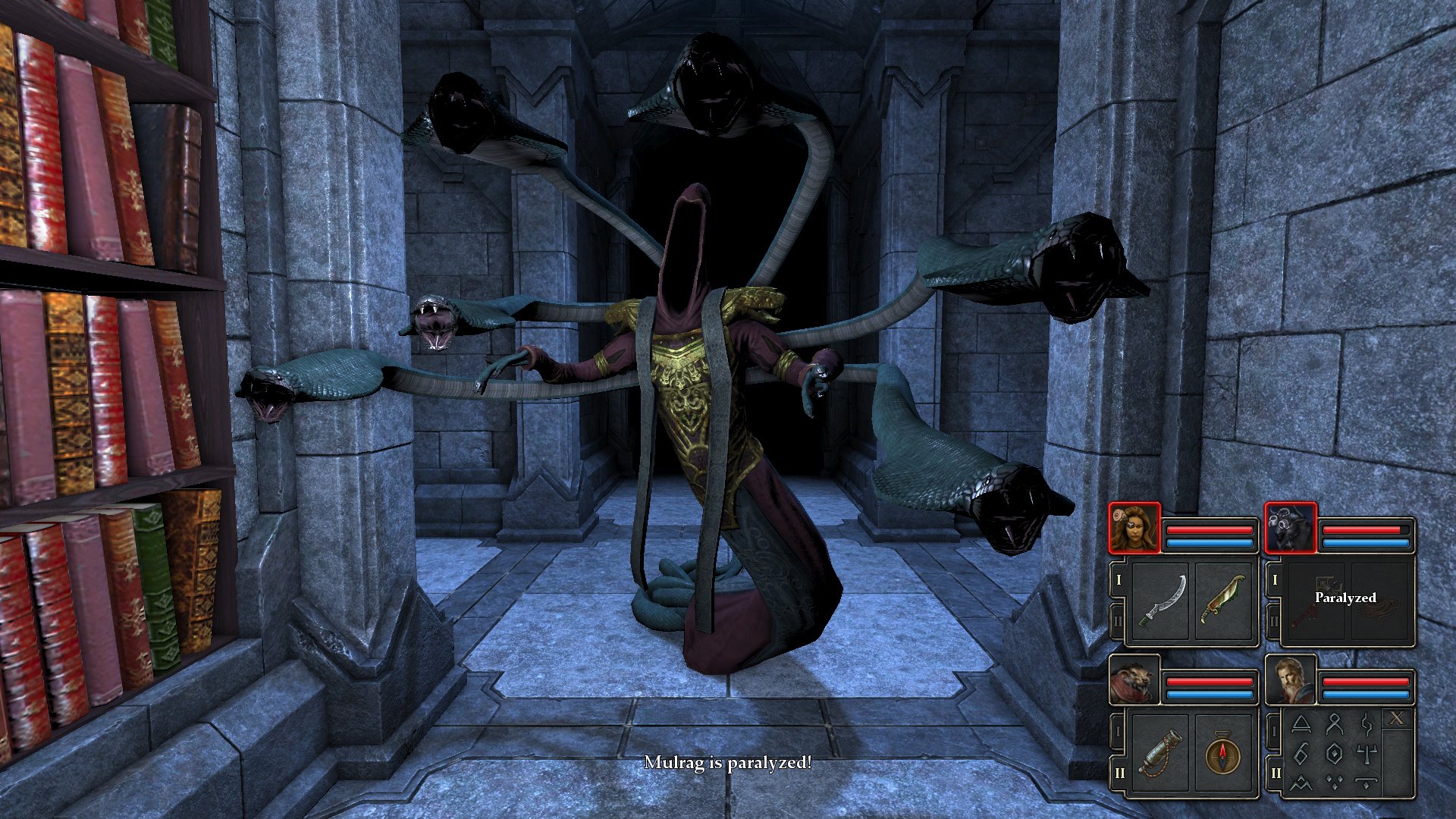The height and width of the screenshot is (819, 1456).
Task: Select the mountain-shaped rune in the bottom row
Action: point(1301,783)
